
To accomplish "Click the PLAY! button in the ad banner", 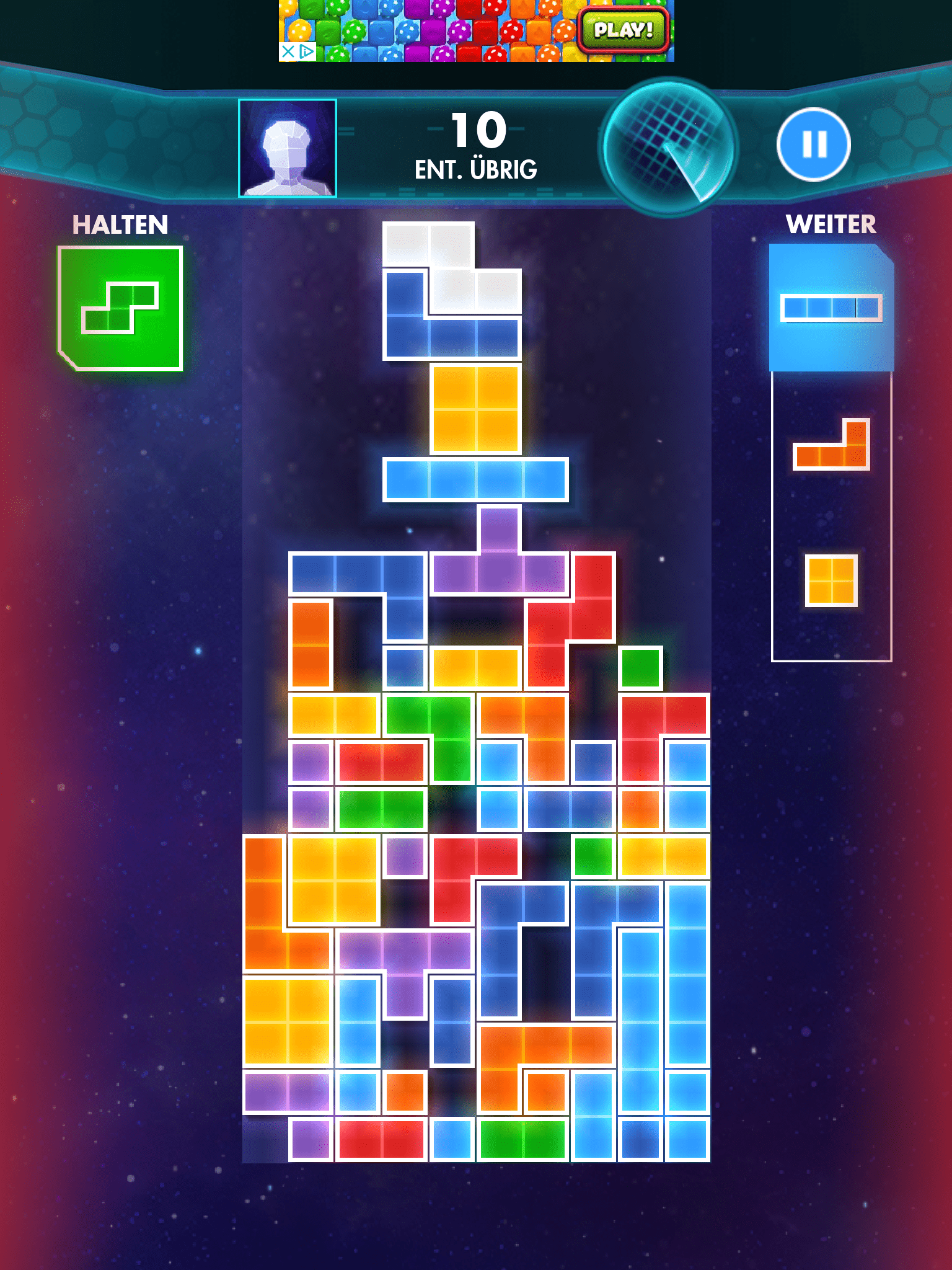I will [x=624, y=30].
